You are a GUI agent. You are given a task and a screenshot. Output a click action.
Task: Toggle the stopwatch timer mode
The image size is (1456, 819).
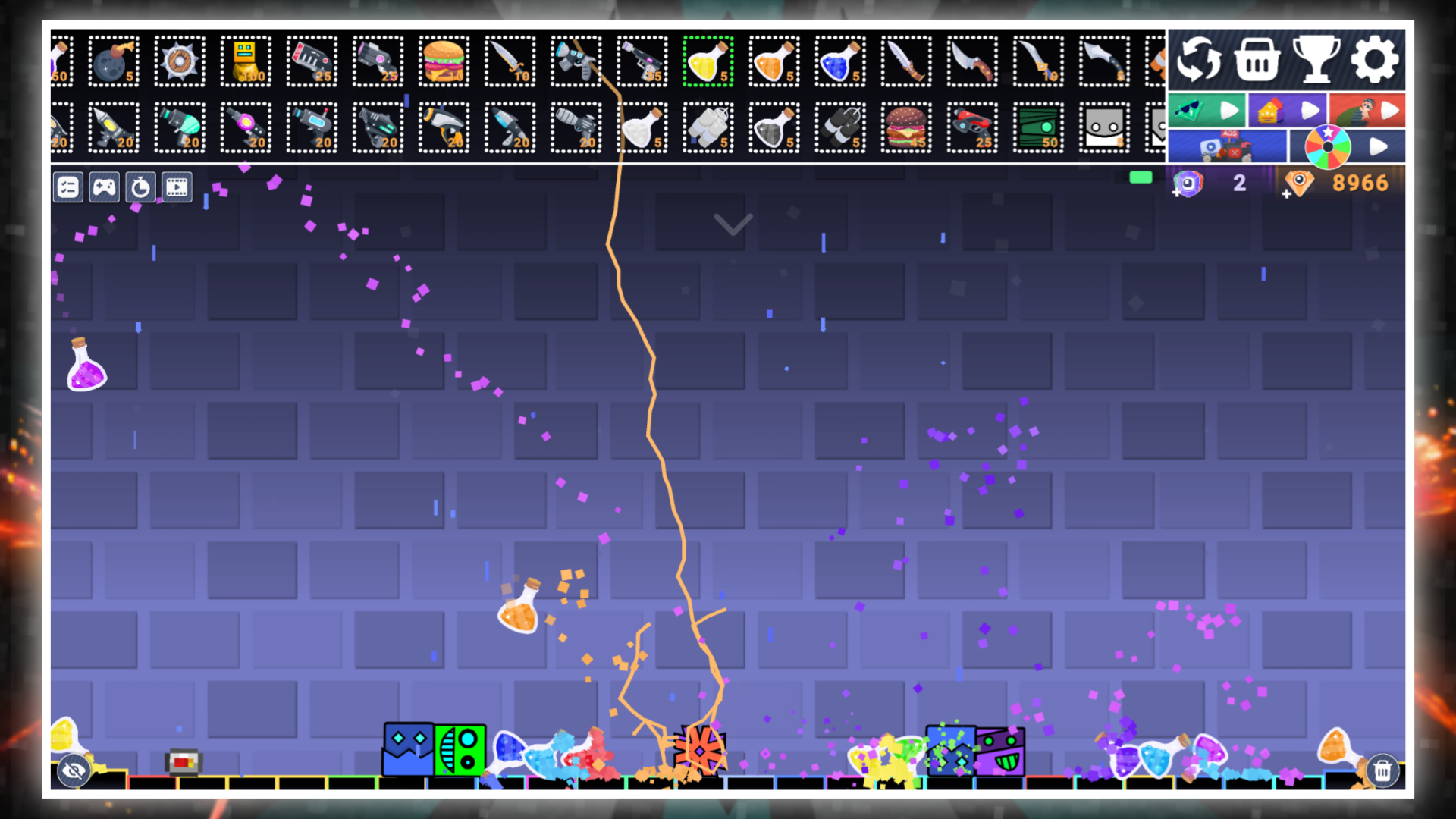[x=141, y=187]
